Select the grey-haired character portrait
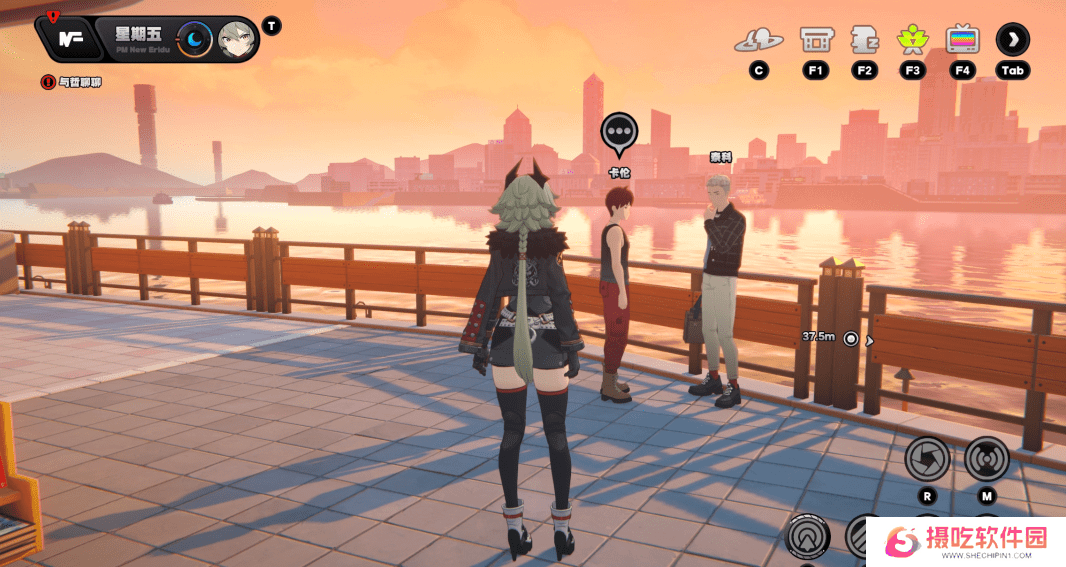 point(238,39)
